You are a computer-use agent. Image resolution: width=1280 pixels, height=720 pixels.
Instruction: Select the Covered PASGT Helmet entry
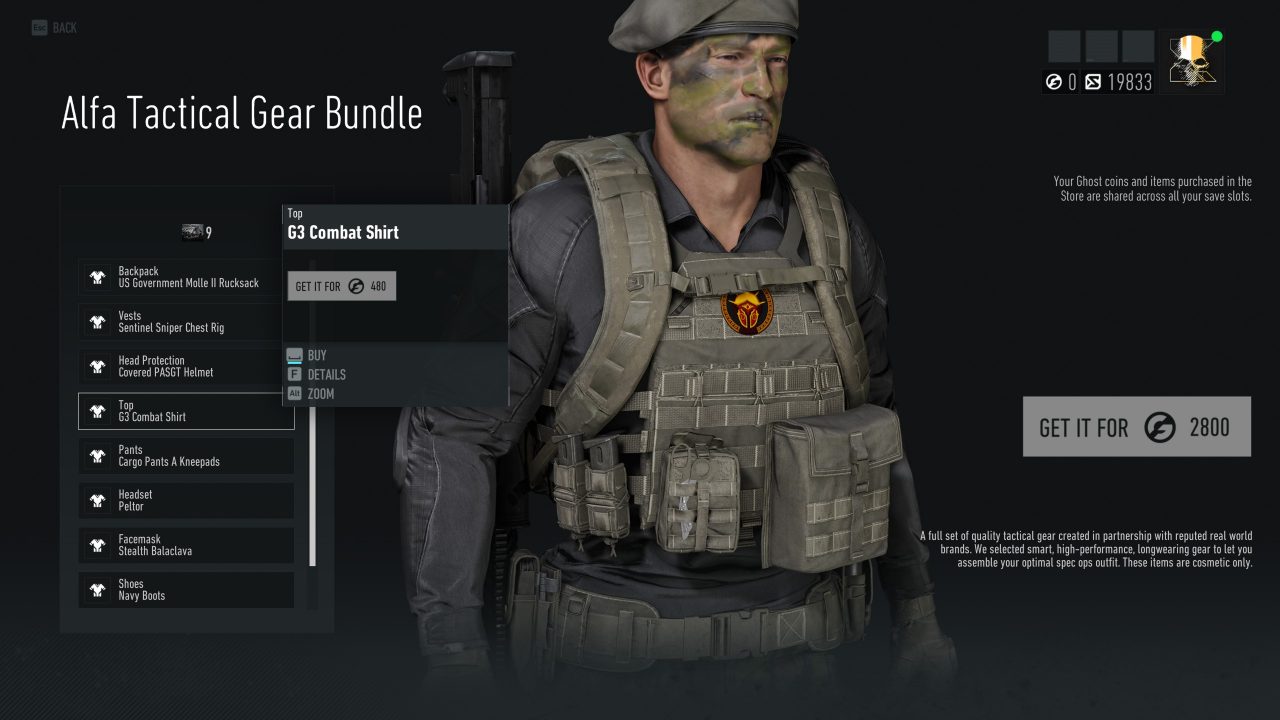tap(186, 367)
